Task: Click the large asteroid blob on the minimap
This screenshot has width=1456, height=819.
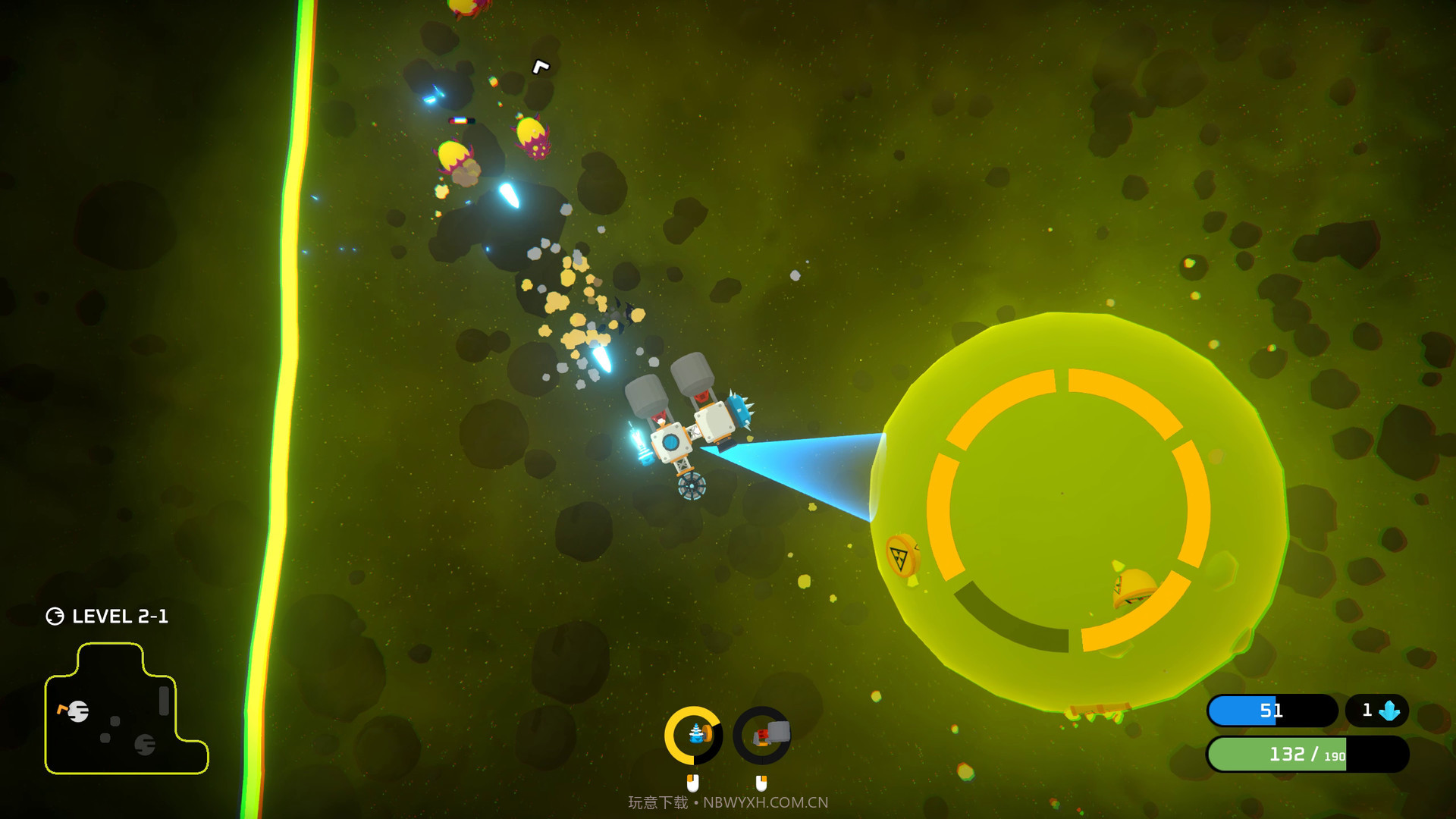Action: pos(80,713)
